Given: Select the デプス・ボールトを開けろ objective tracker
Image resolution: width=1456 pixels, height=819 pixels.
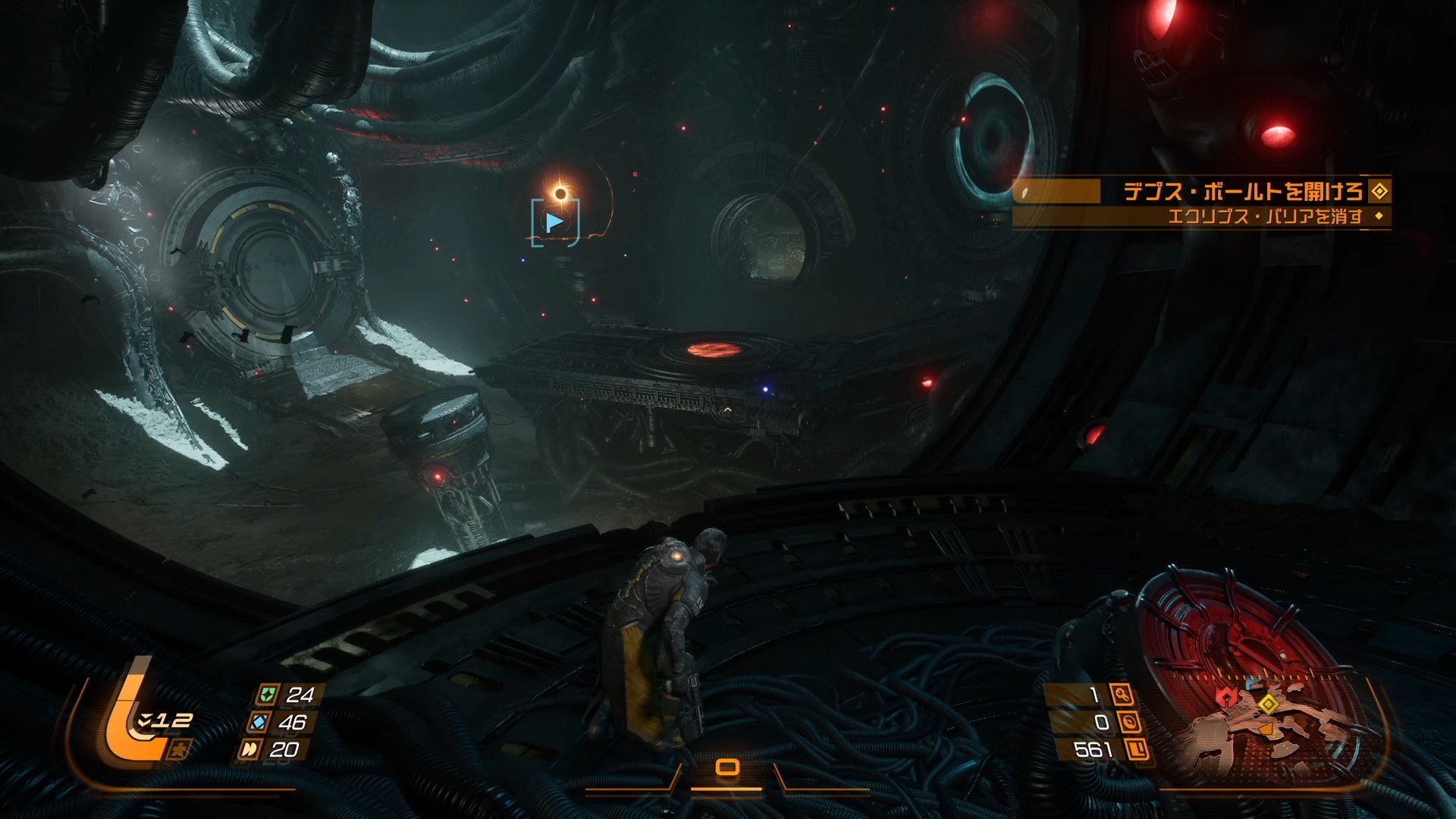Looking at the screenshot, I should pos(1242,192).
